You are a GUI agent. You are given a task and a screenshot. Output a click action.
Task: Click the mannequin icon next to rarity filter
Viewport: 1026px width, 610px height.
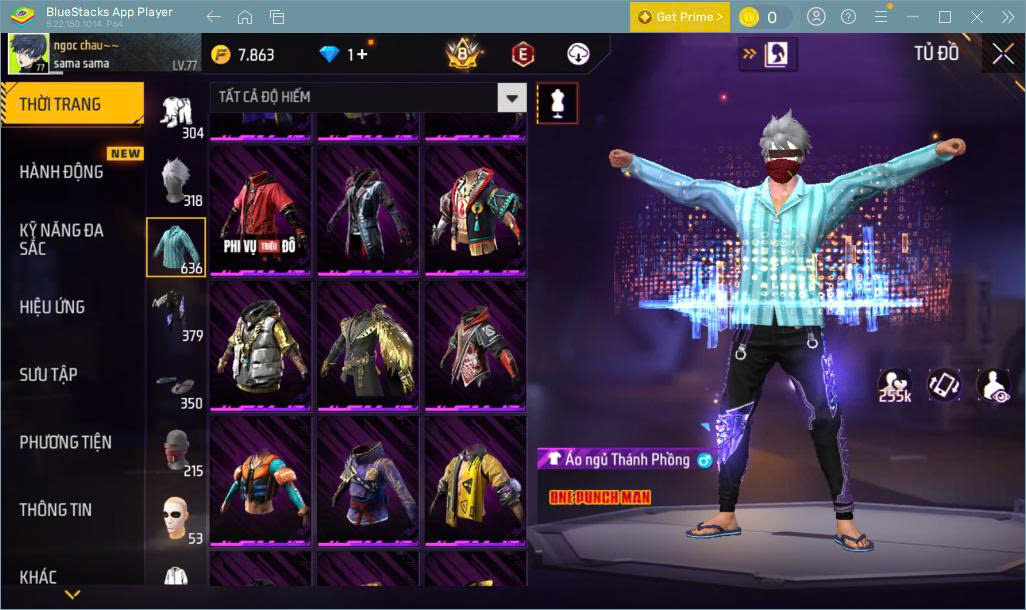pyautogui.click(x=557, y=102)
